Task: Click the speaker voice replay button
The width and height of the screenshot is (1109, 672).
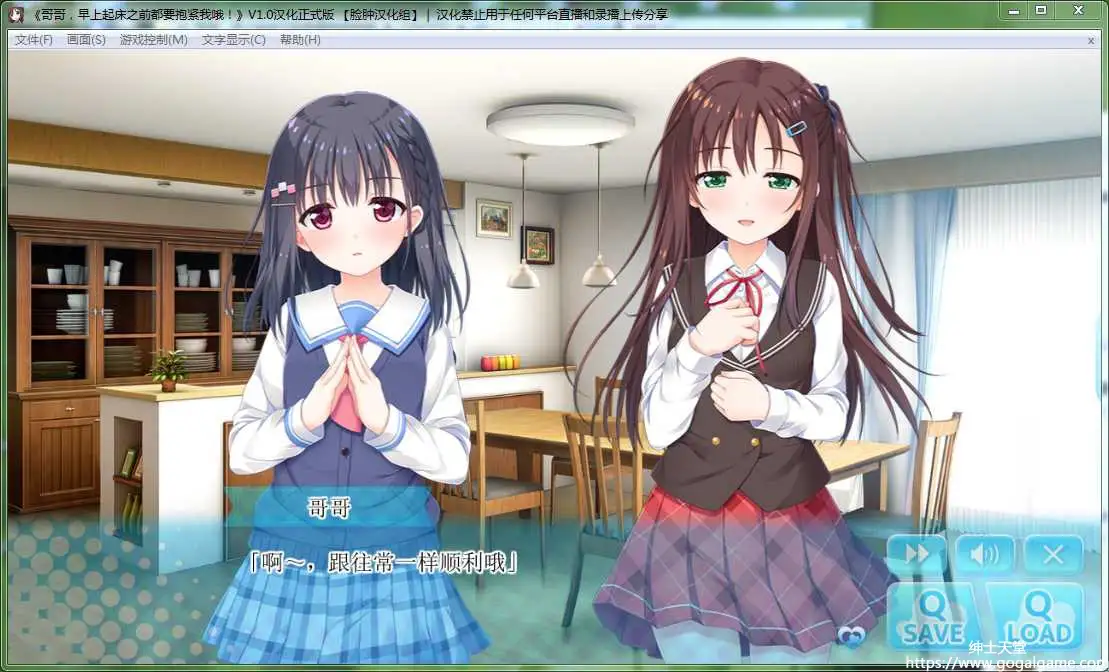Action: point(984,554)
